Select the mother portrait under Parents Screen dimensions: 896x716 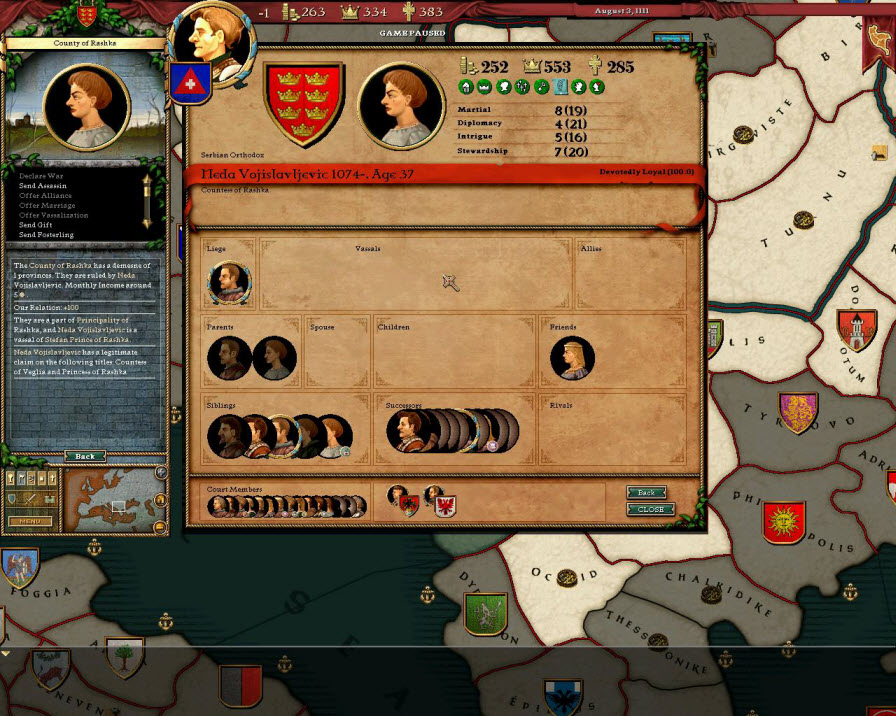click(274, 358)
